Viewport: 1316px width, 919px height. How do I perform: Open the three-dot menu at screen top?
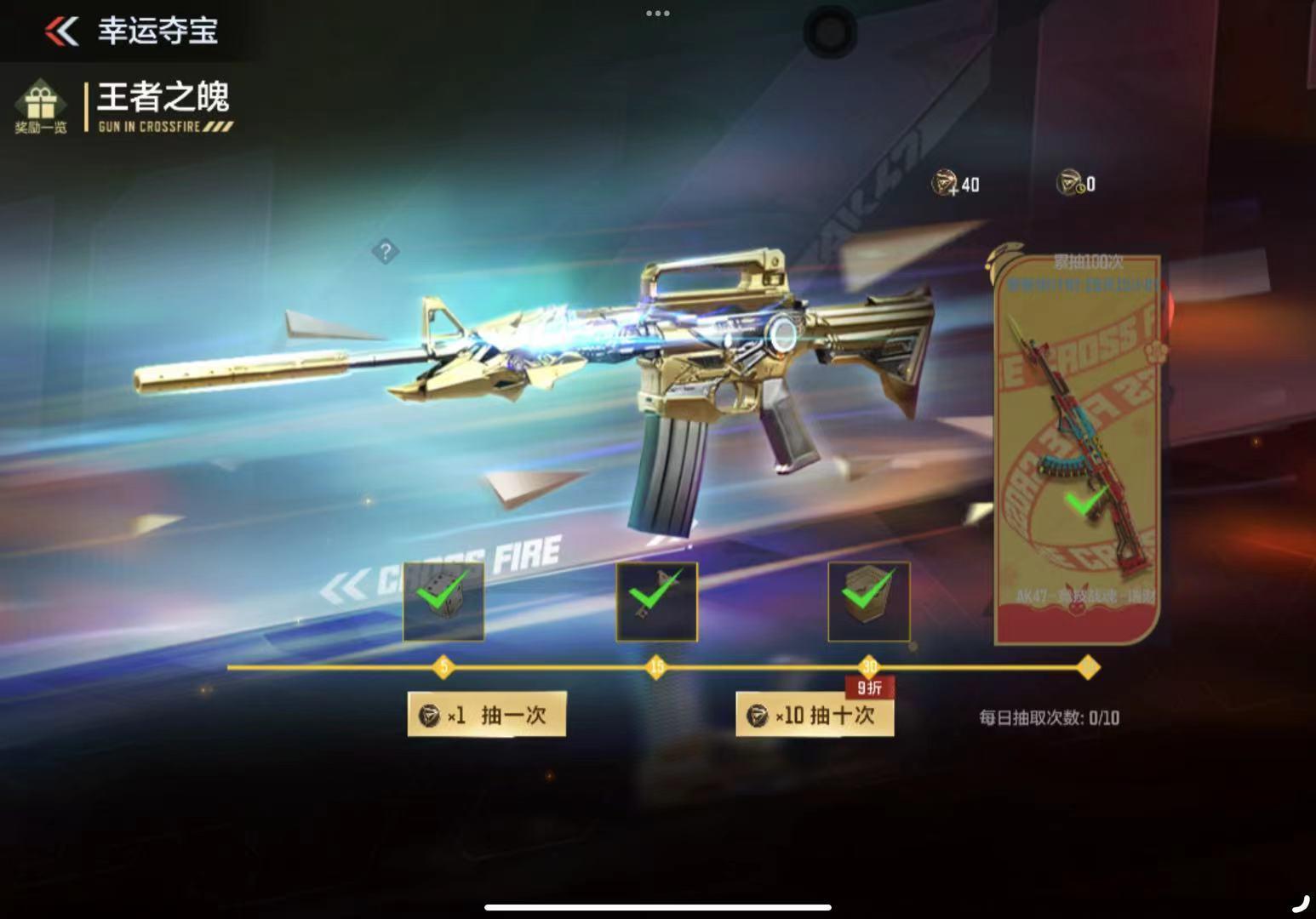[x=658, y=14]
